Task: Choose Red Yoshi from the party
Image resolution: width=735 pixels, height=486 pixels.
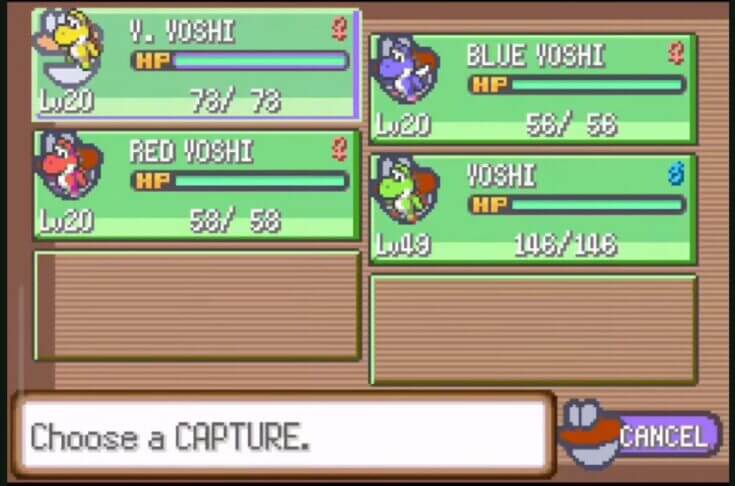Action: tap(196, 184)
